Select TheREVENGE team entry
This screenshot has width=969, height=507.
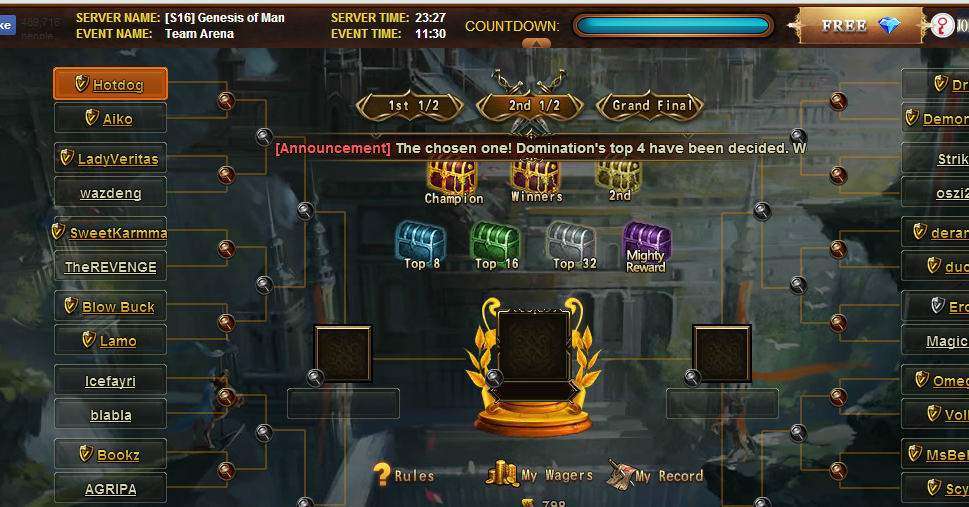(x=110, y=267)
